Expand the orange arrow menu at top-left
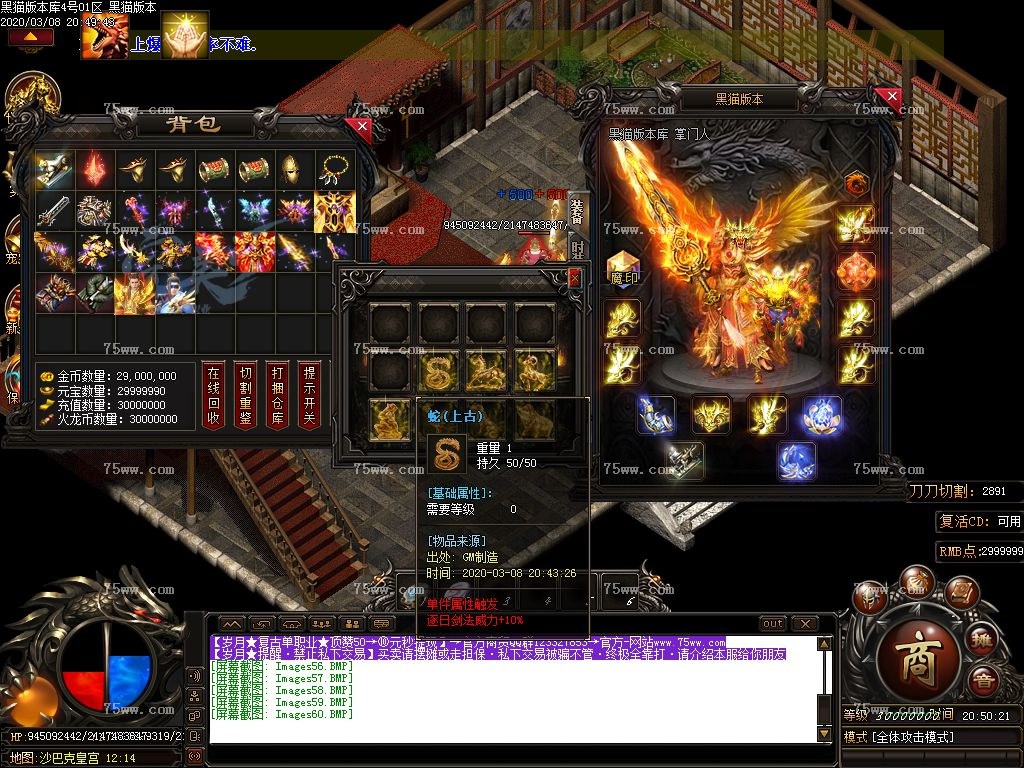Viewport: 1024px width, 768px height. pyautogui.click(x=31, y=36)
